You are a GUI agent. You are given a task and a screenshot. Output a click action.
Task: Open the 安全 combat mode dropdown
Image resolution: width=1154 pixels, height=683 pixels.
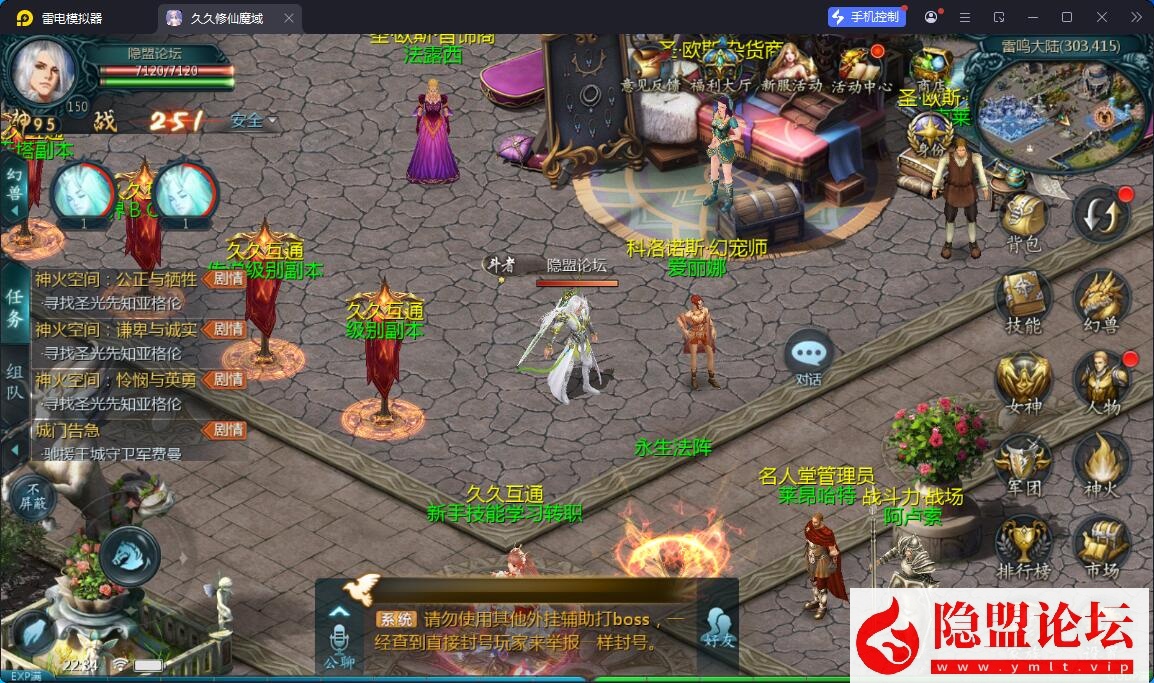[x=253, y=121]
